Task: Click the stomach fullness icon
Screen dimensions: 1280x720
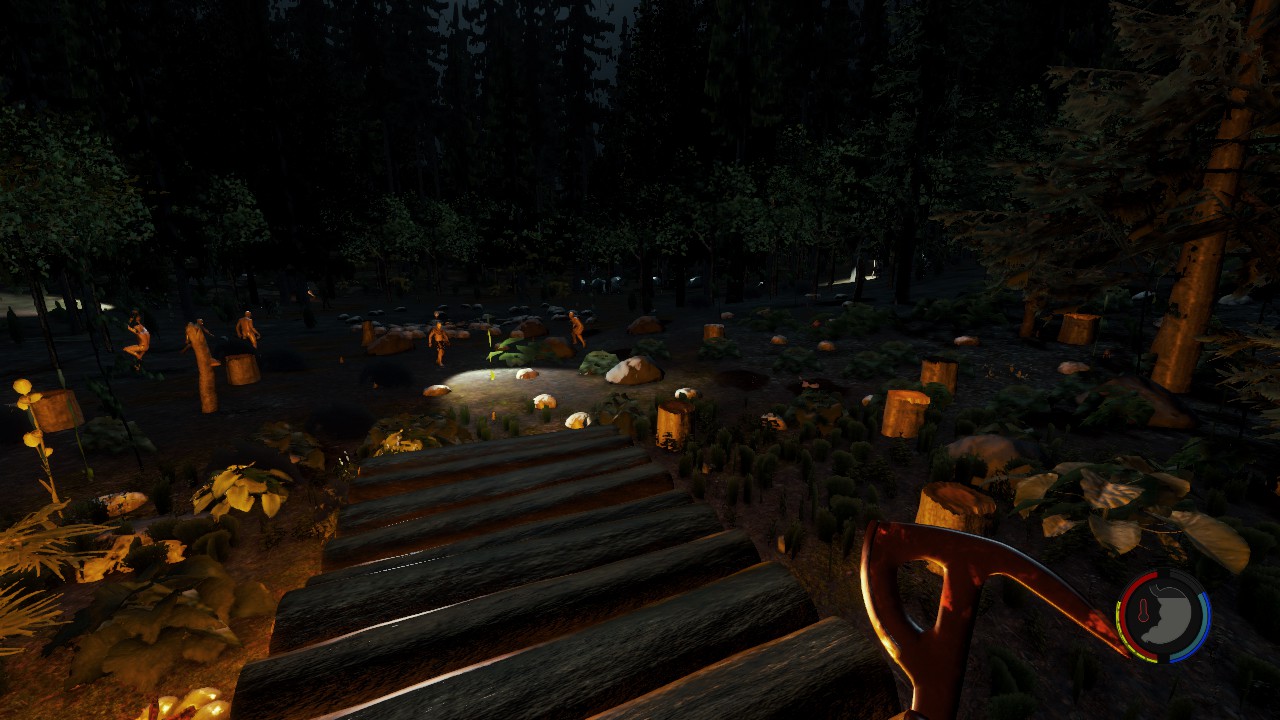Action: 1170,614
